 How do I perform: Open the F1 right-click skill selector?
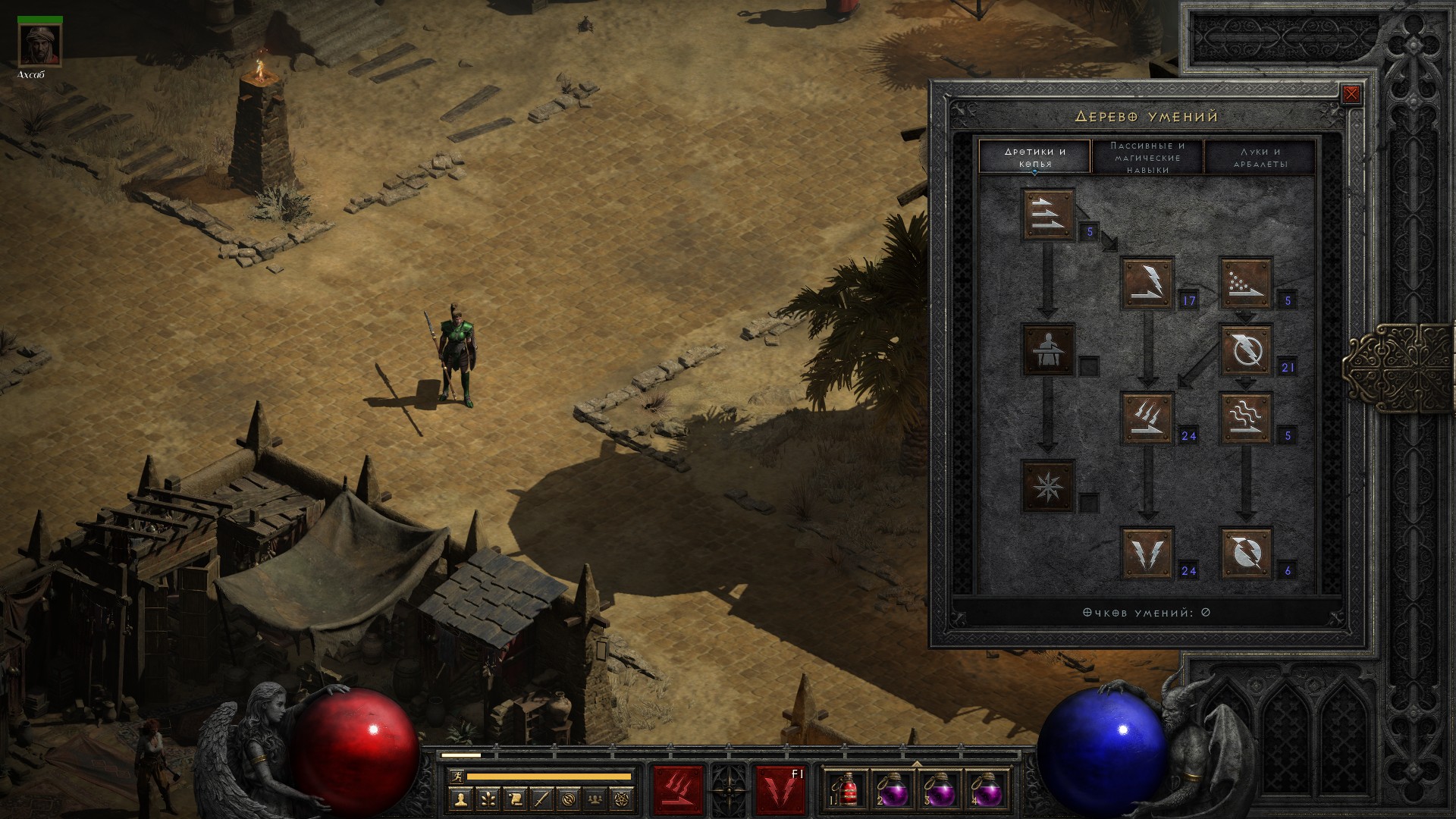click(x=780, y=789)
